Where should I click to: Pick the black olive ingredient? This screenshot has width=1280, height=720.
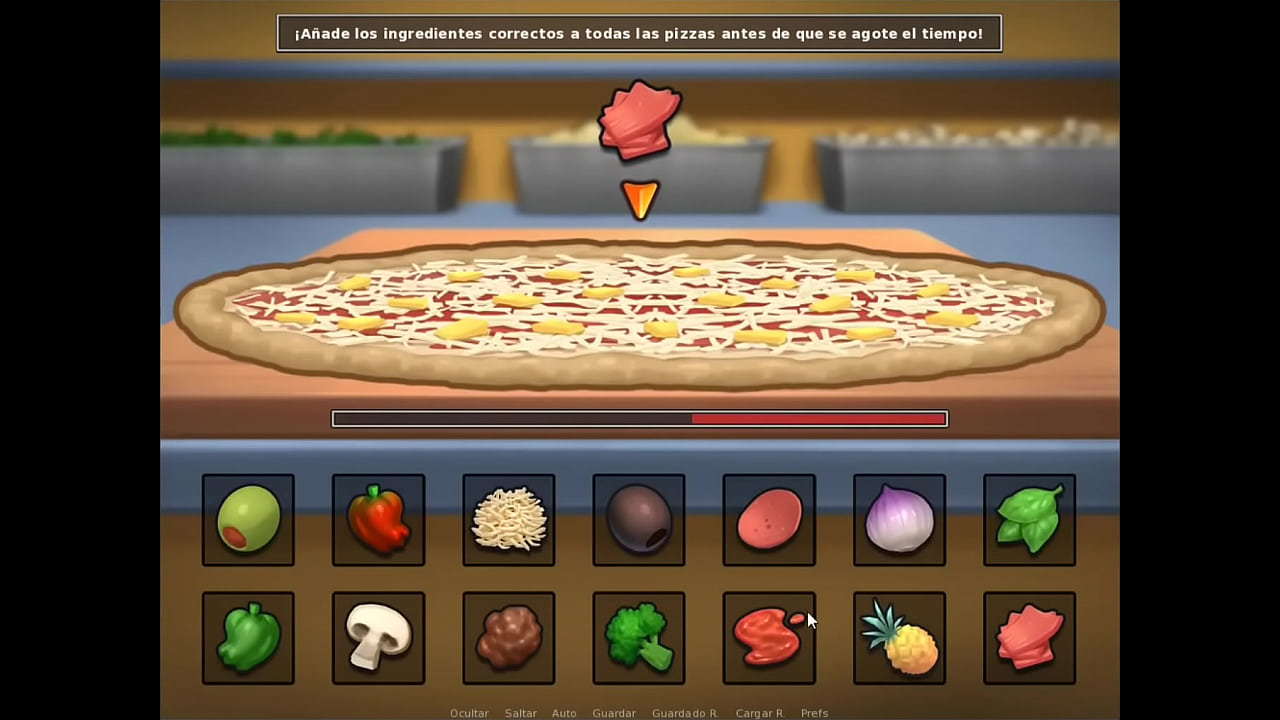coord(638,519)
